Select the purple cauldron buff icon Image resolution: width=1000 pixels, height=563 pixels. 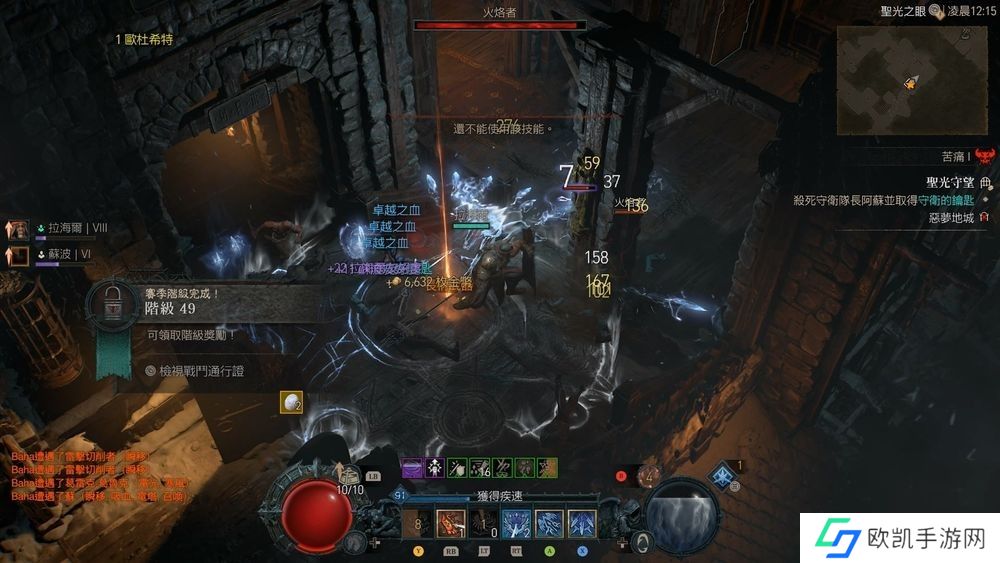[x=413, y=467]
